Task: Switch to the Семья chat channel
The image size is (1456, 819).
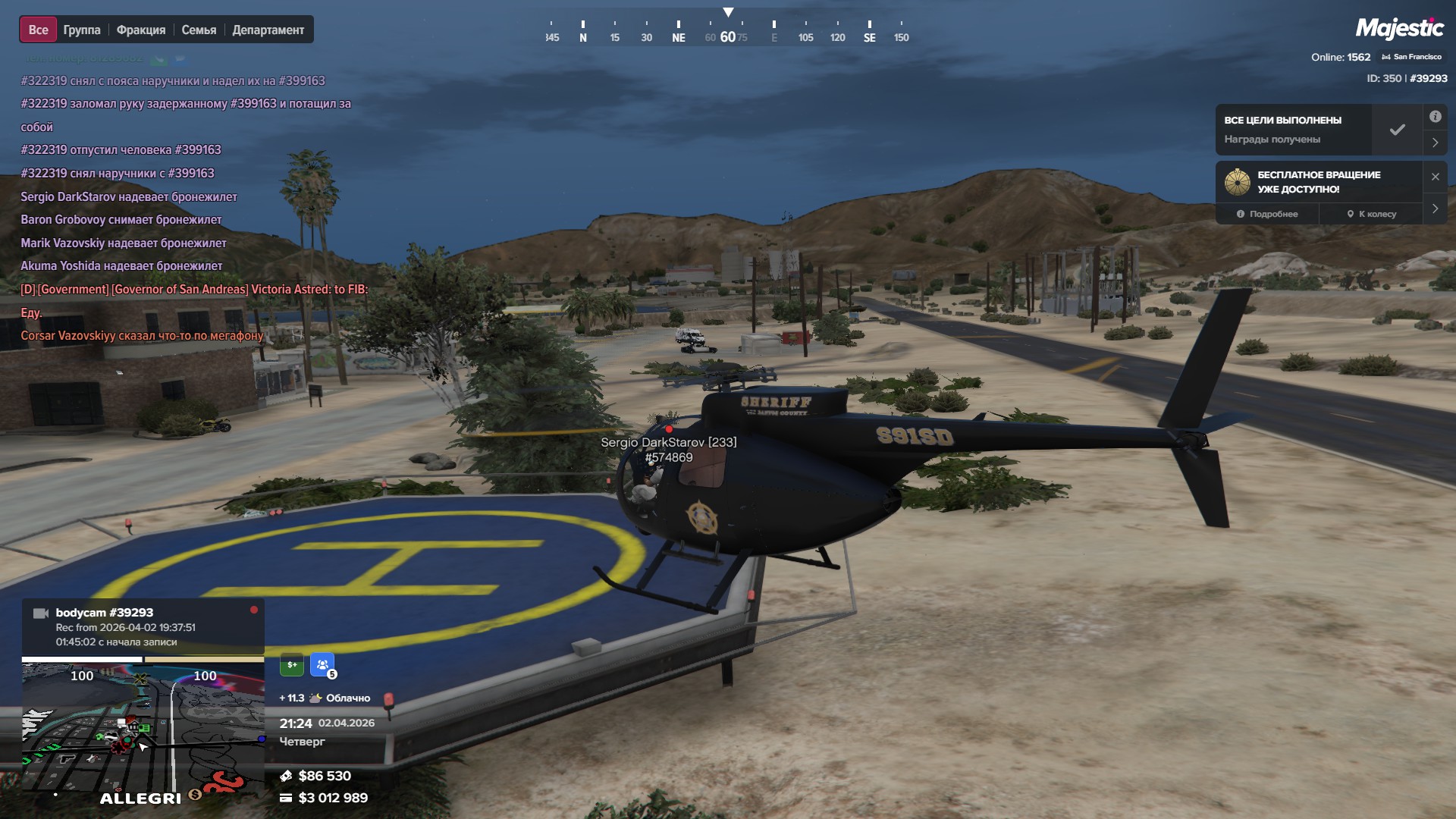Action: pos(199,30)
